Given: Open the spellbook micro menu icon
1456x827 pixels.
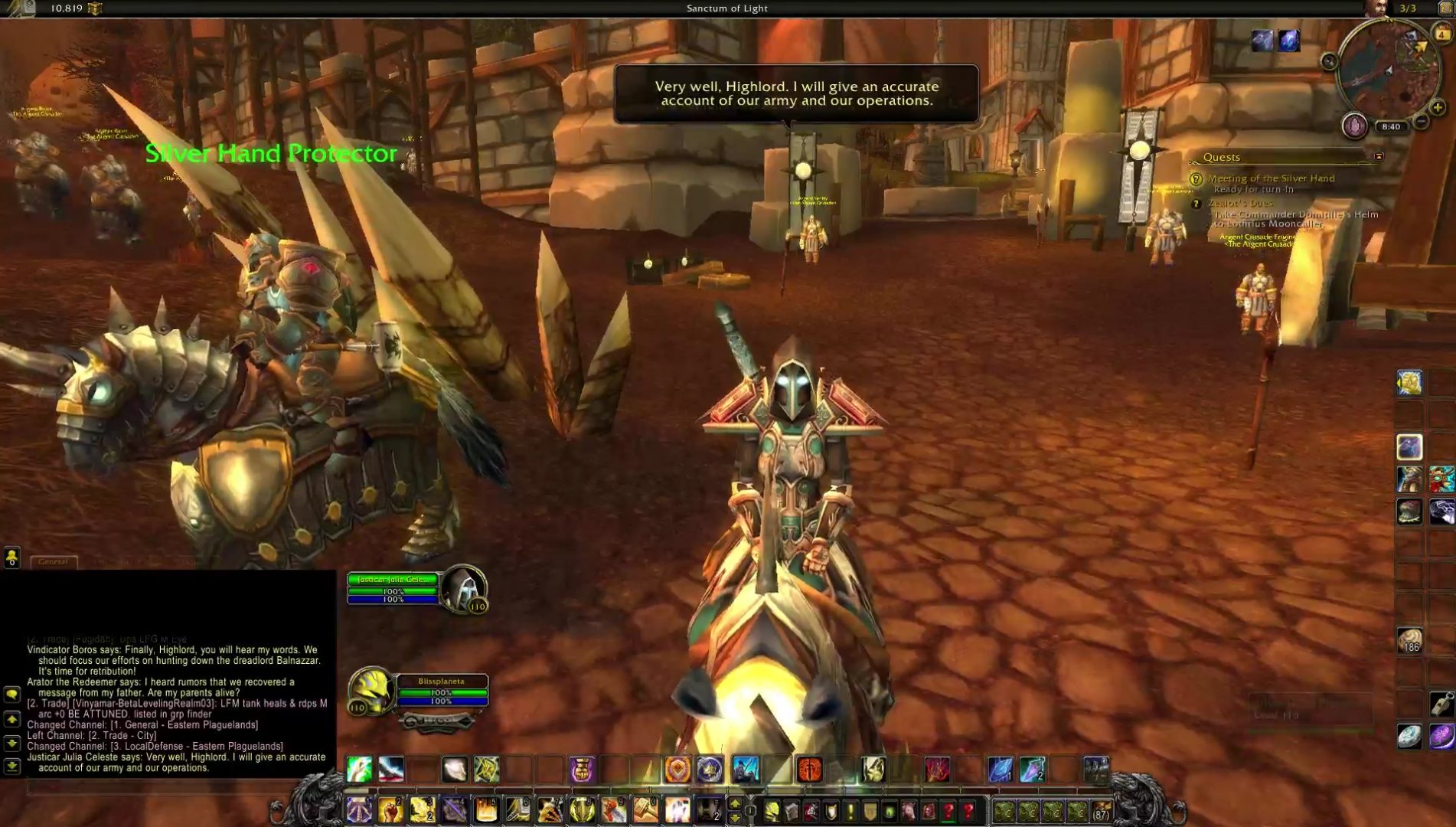Looking at the screenshot, I should (792, 809).
